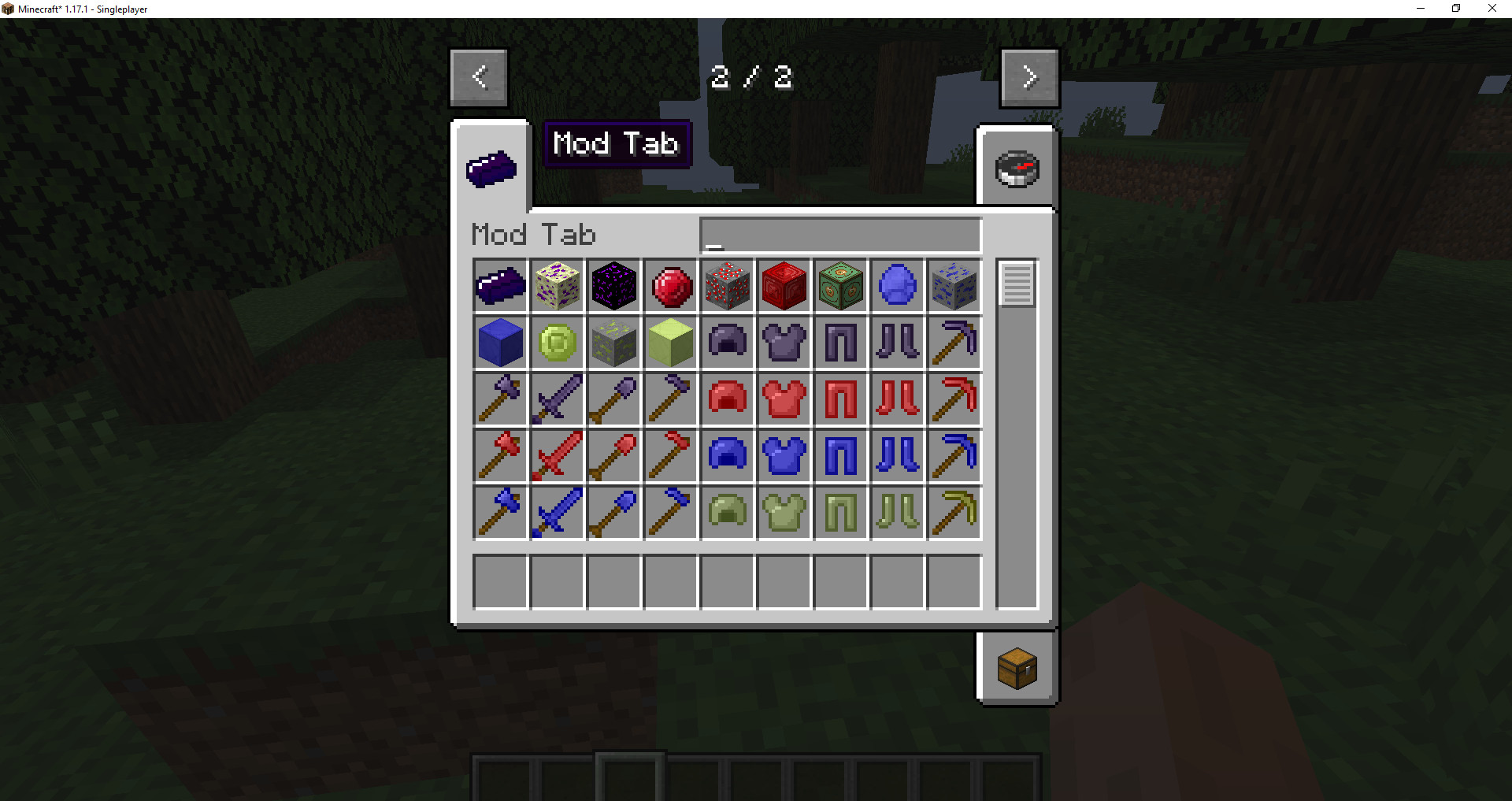Image resolution: width=1512 pixels, height=801 pixels.
Task: Select the blue axe
Action: pos(500,513)
